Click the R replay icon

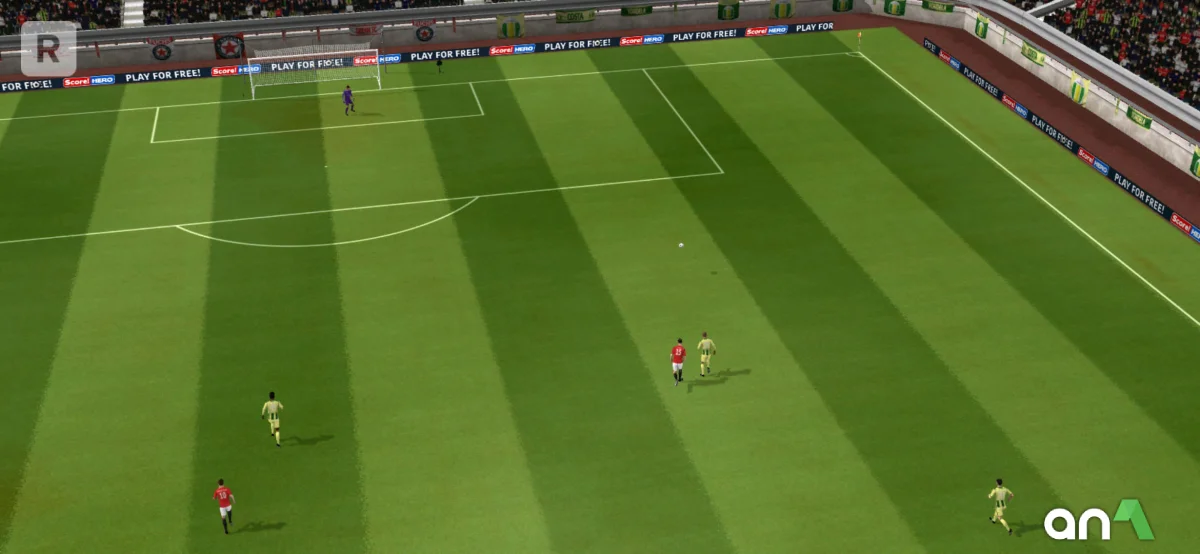48,48
